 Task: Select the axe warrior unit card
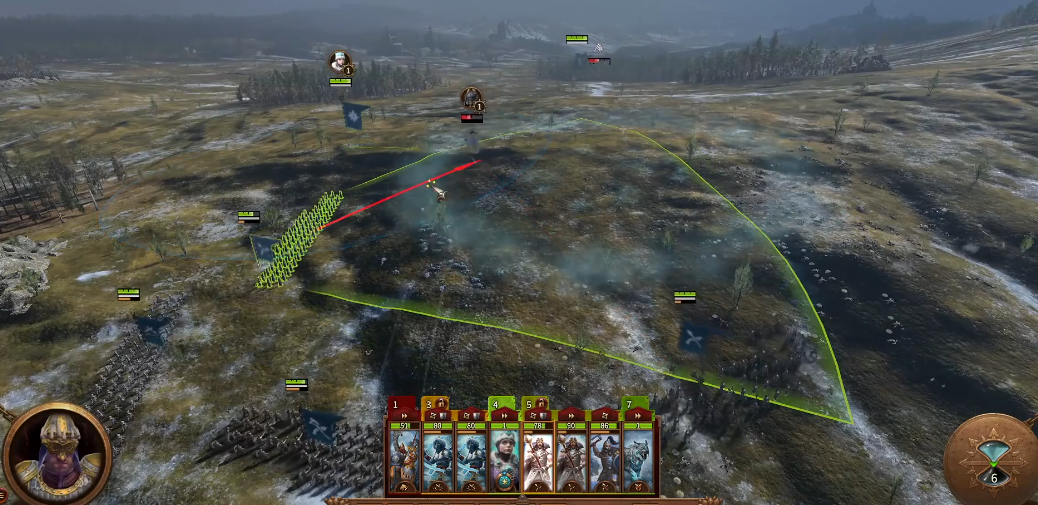pyautogui.click(x=607, y=458)
